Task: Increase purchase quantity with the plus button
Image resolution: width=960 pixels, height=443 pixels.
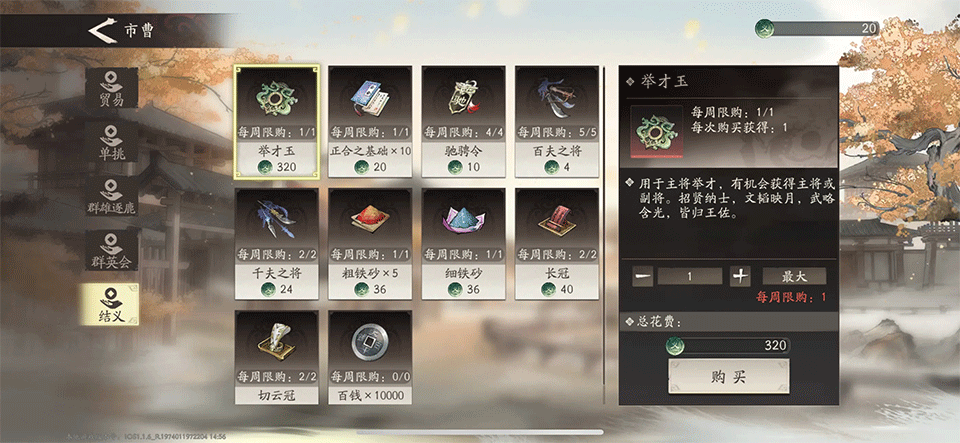Action: pyautogui.click(x=740, y=276)
